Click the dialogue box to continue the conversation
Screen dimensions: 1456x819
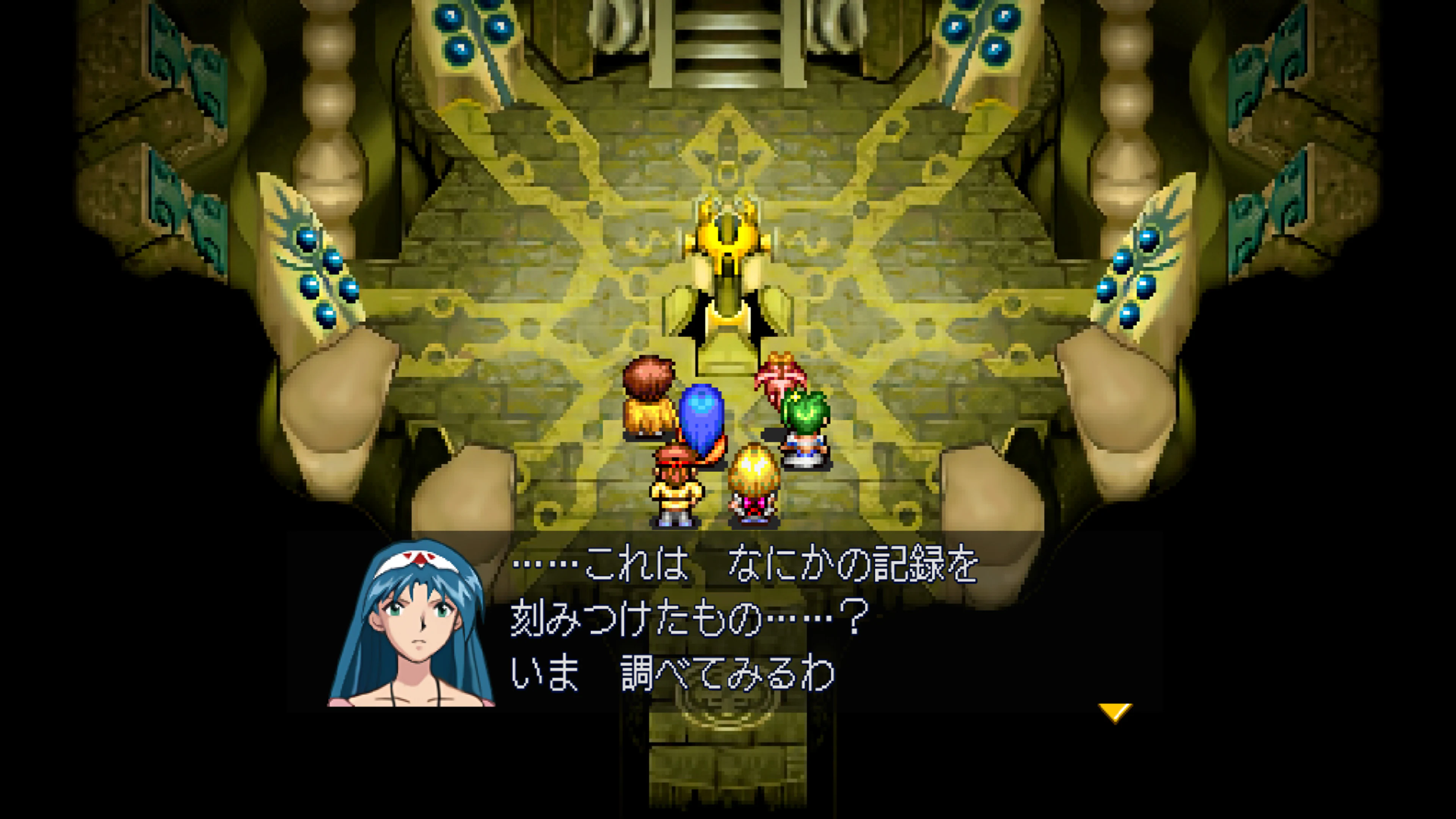[791, 622]
